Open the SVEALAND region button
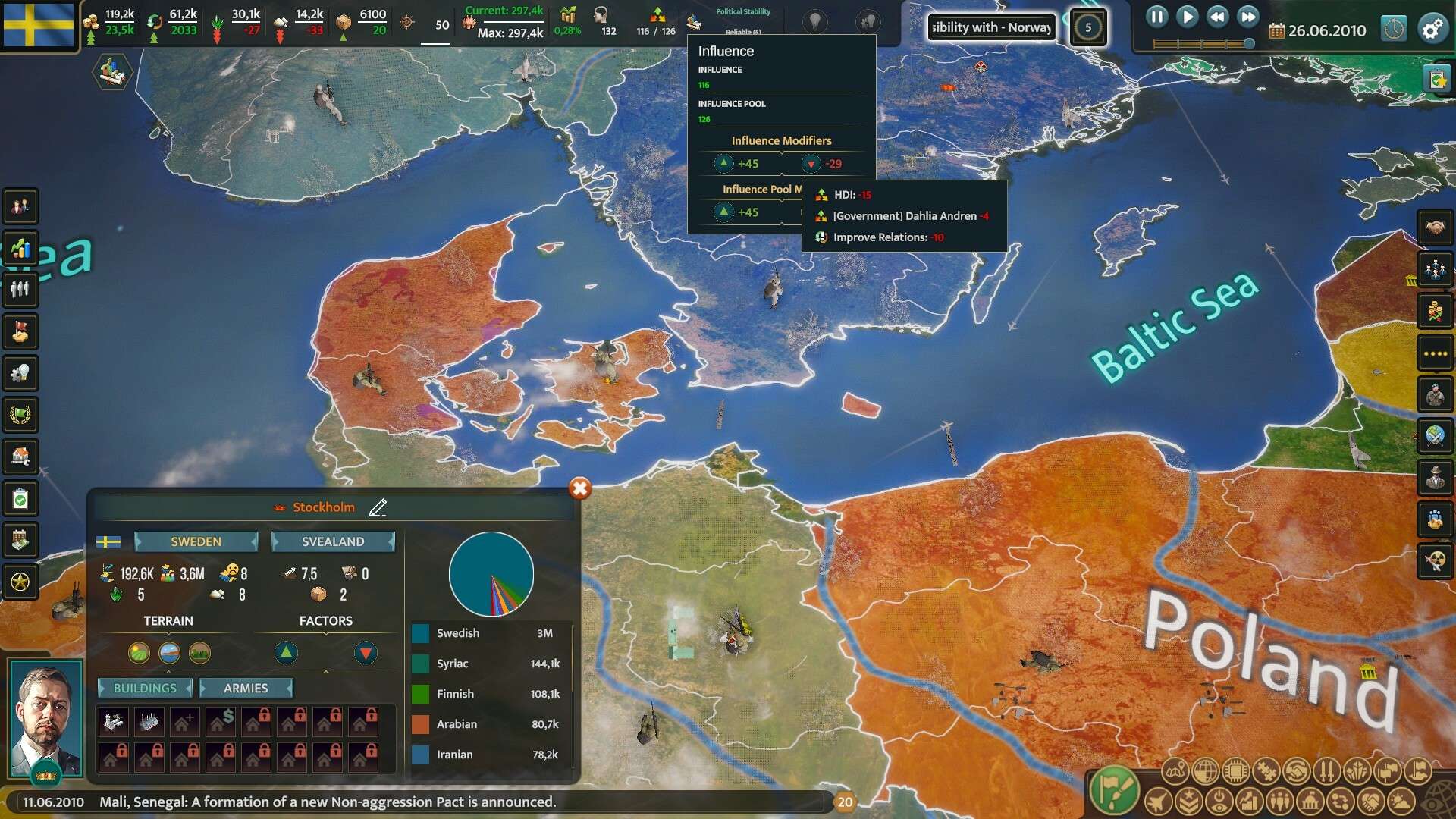Image resolution: width=1456 pixels, height=819 pixels. coord(333,541)
